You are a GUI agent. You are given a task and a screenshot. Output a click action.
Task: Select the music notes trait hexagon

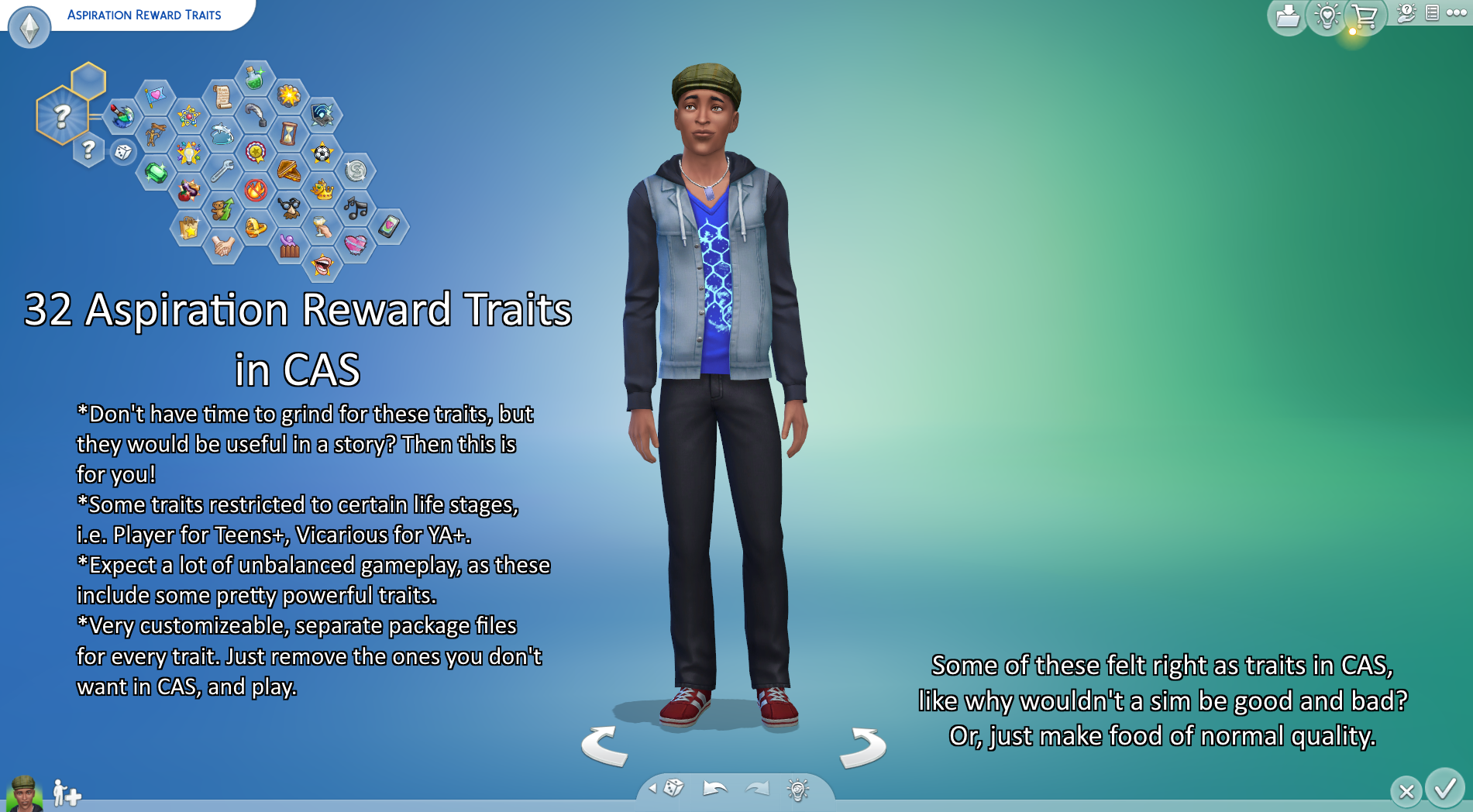(x=356, y=208)
